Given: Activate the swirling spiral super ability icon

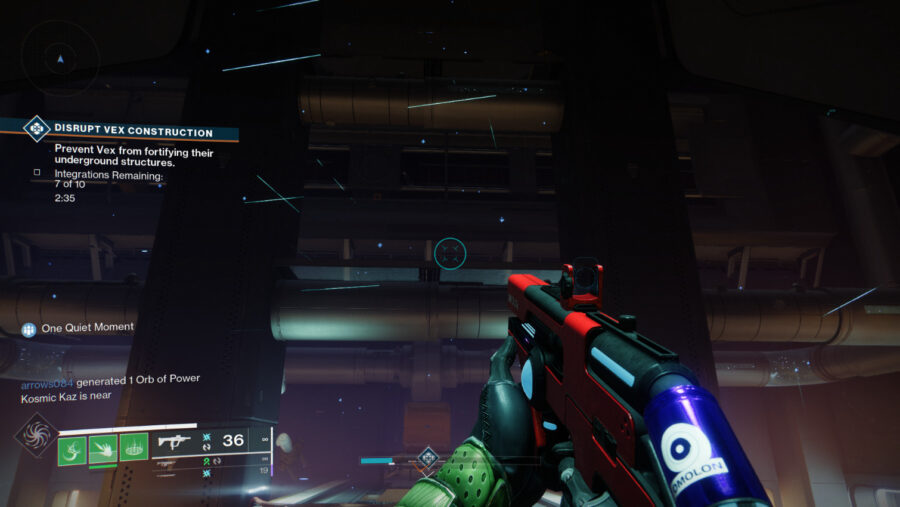Looking at the screenshot, I should pyautogui.click(x=34, y=436).
